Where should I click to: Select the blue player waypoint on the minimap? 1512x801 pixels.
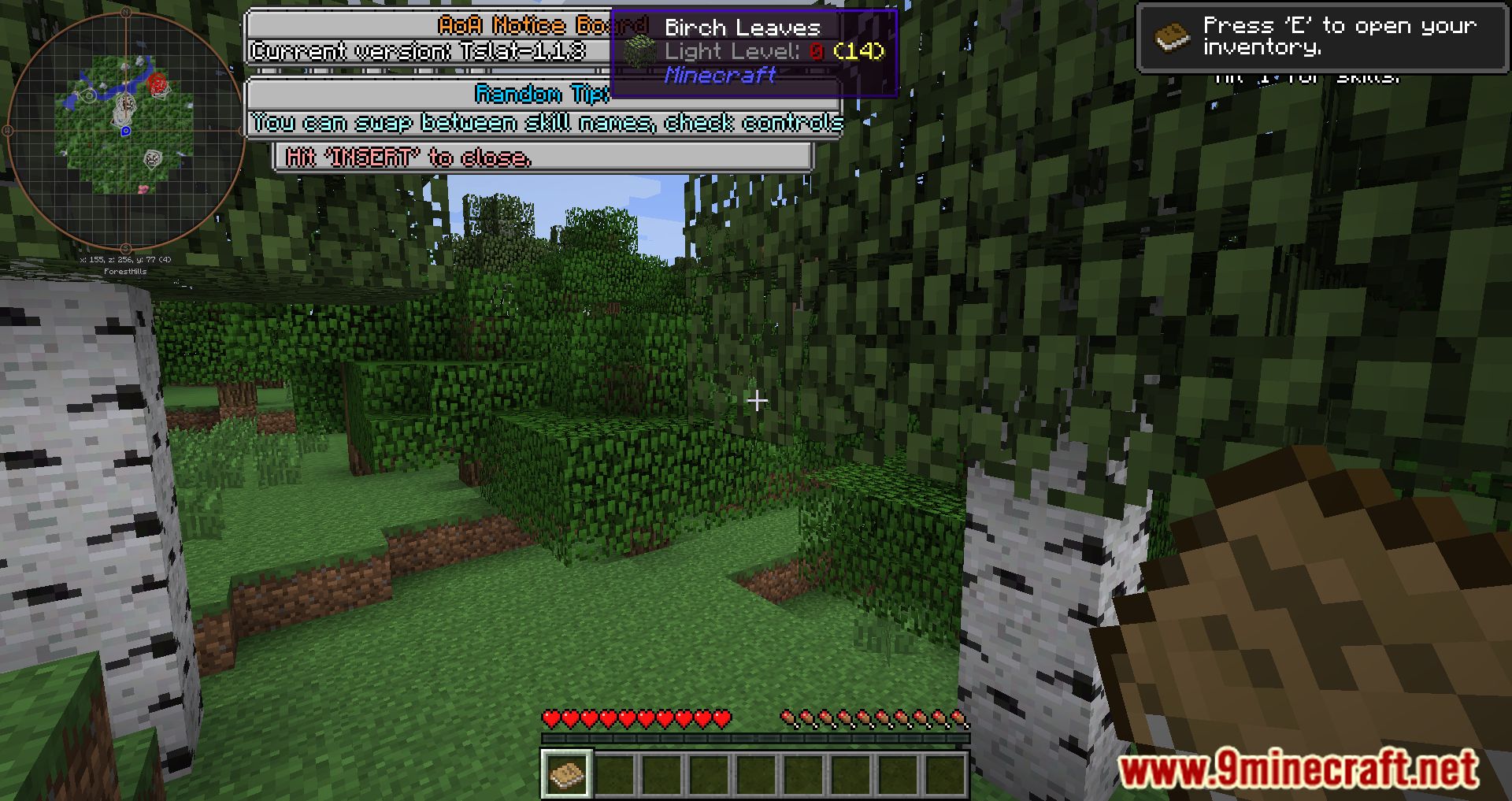(x=126, y=132)
